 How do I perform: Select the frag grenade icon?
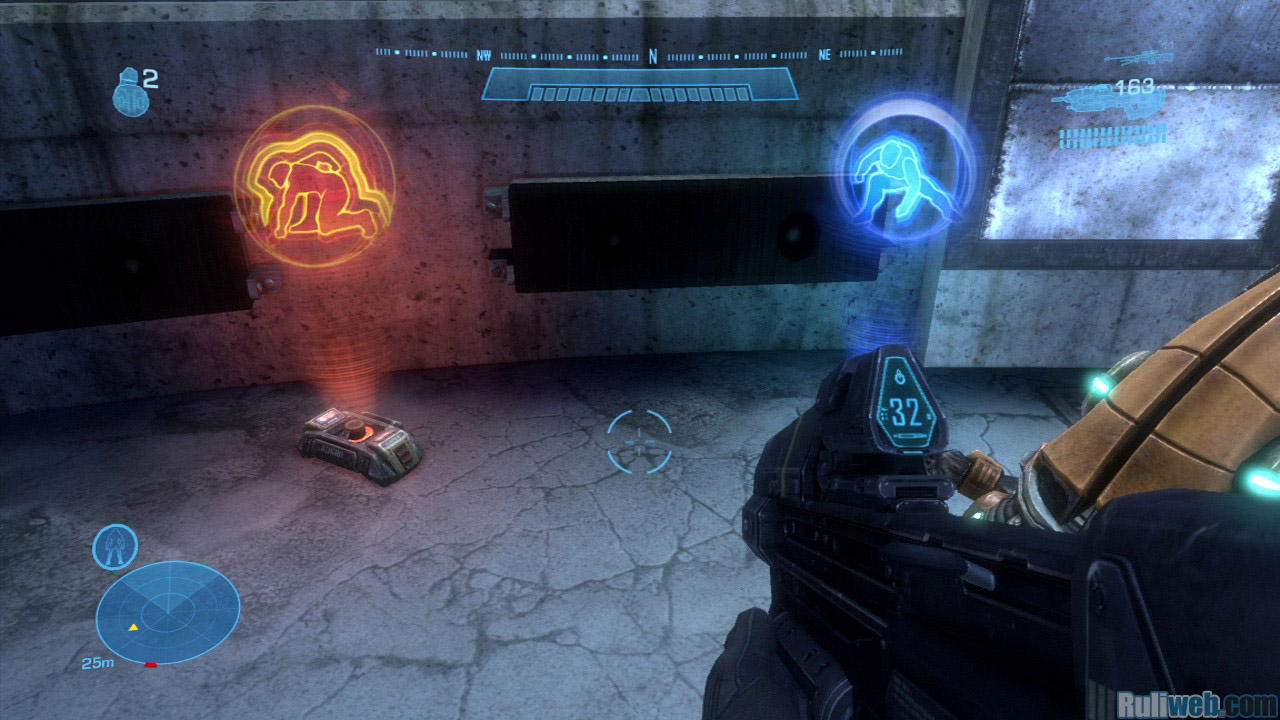pyautogui.click(x=127, y=88)
